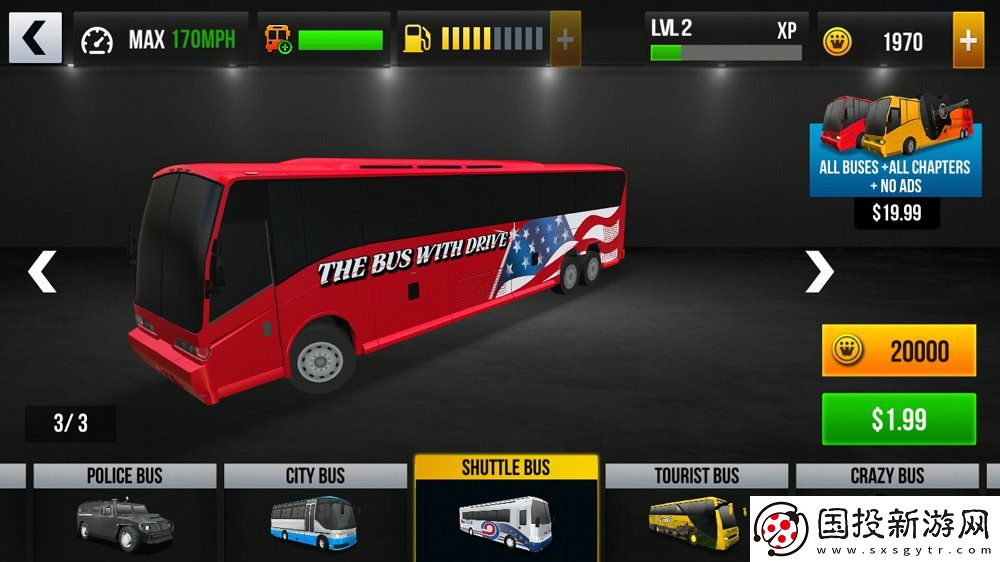Screen dimensions: 1000x562
Task: Choose the City Bus thumbnail
Action: (x=315, y=510)
